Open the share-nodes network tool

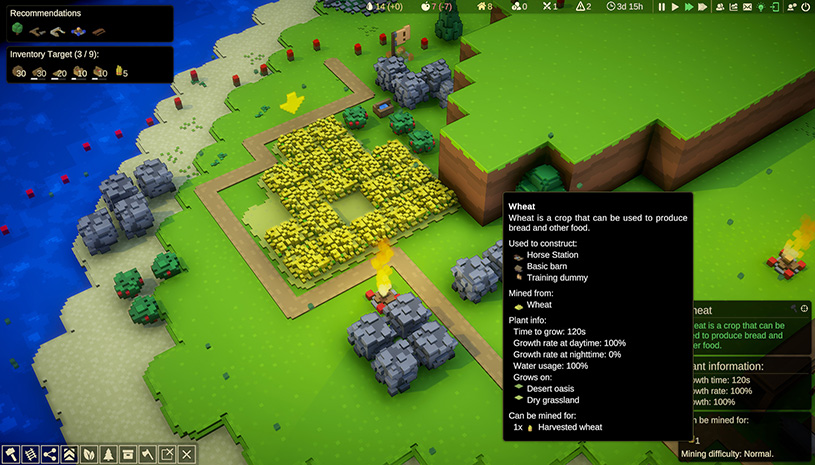[x=50, y=454]
